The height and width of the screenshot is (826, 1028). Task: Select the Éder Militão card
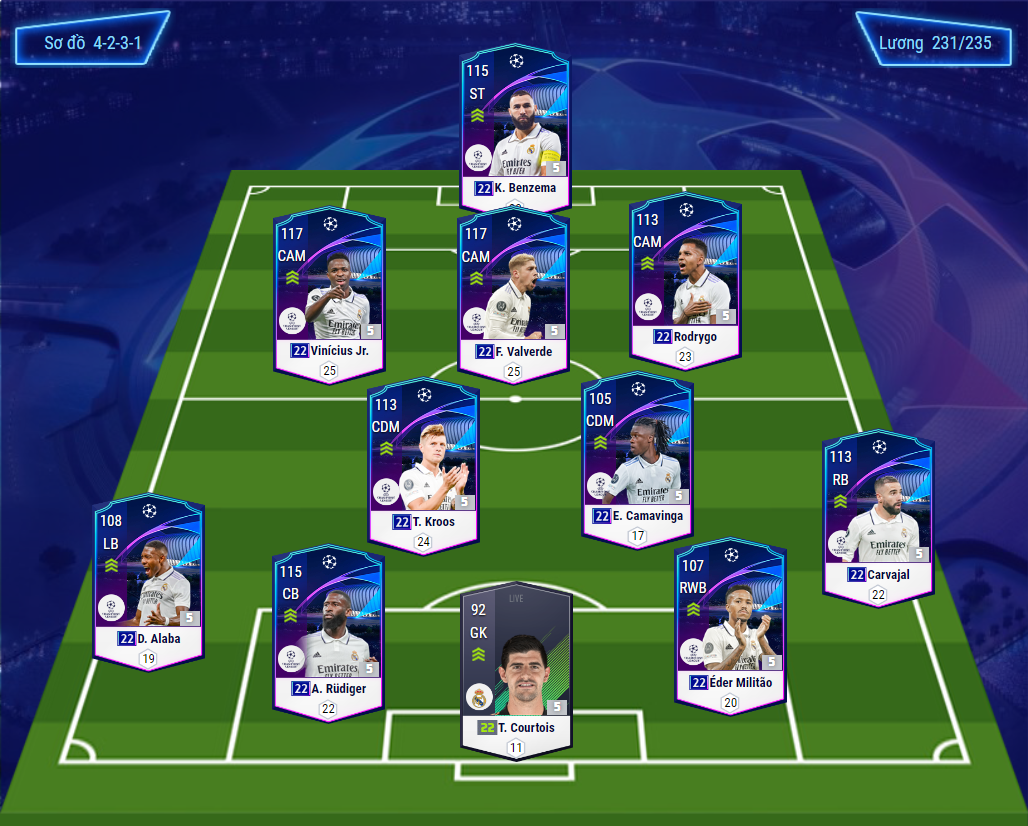[x=729, y=623]
